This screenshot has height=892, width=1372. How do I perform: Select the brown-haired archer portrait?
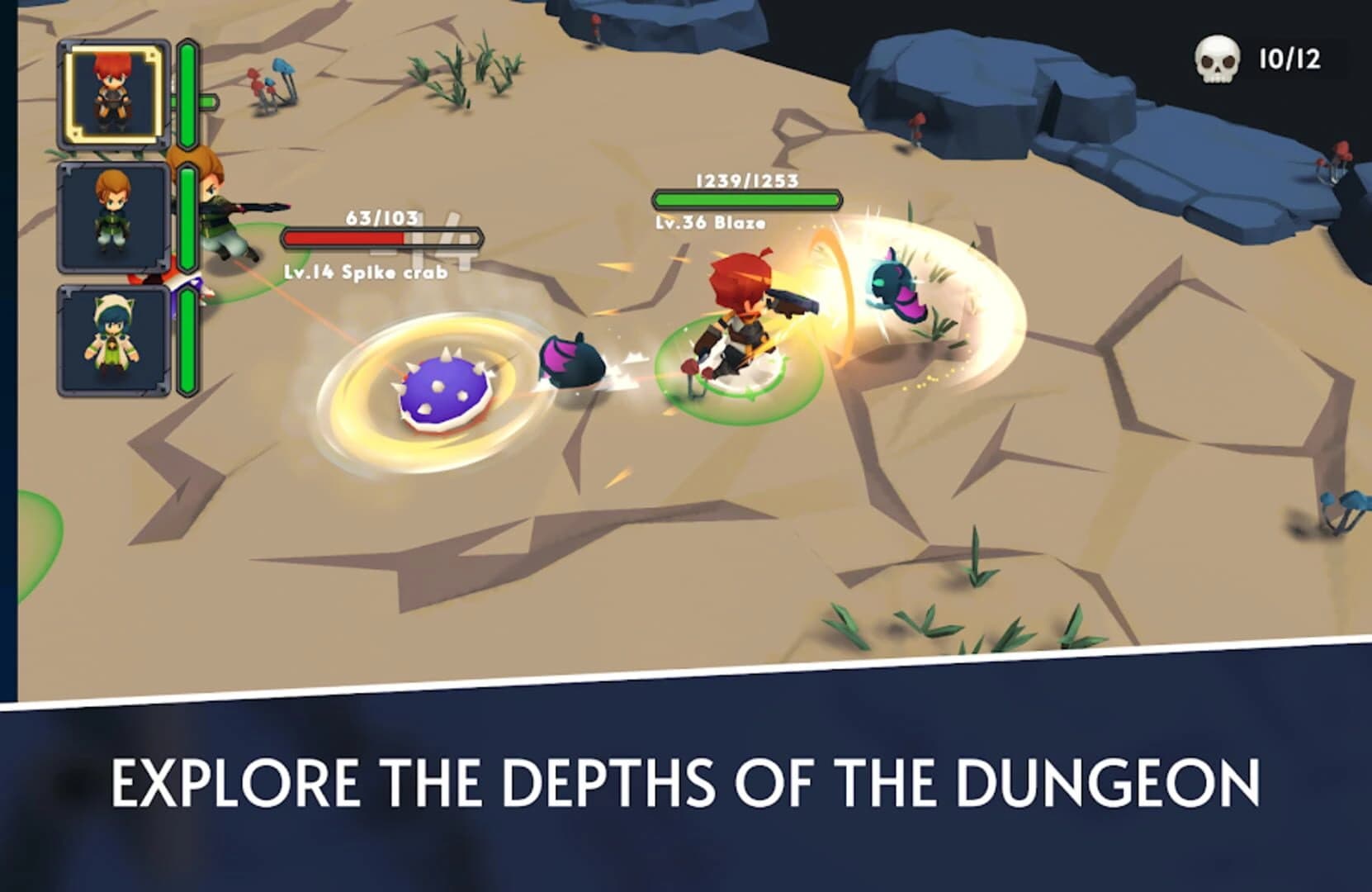tap(111, 216)
